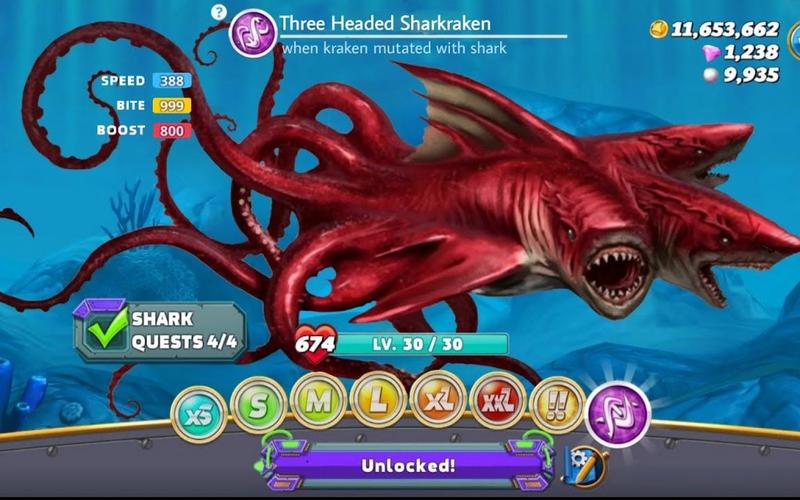Switch to the M shark tier

[x=318, y=401]
